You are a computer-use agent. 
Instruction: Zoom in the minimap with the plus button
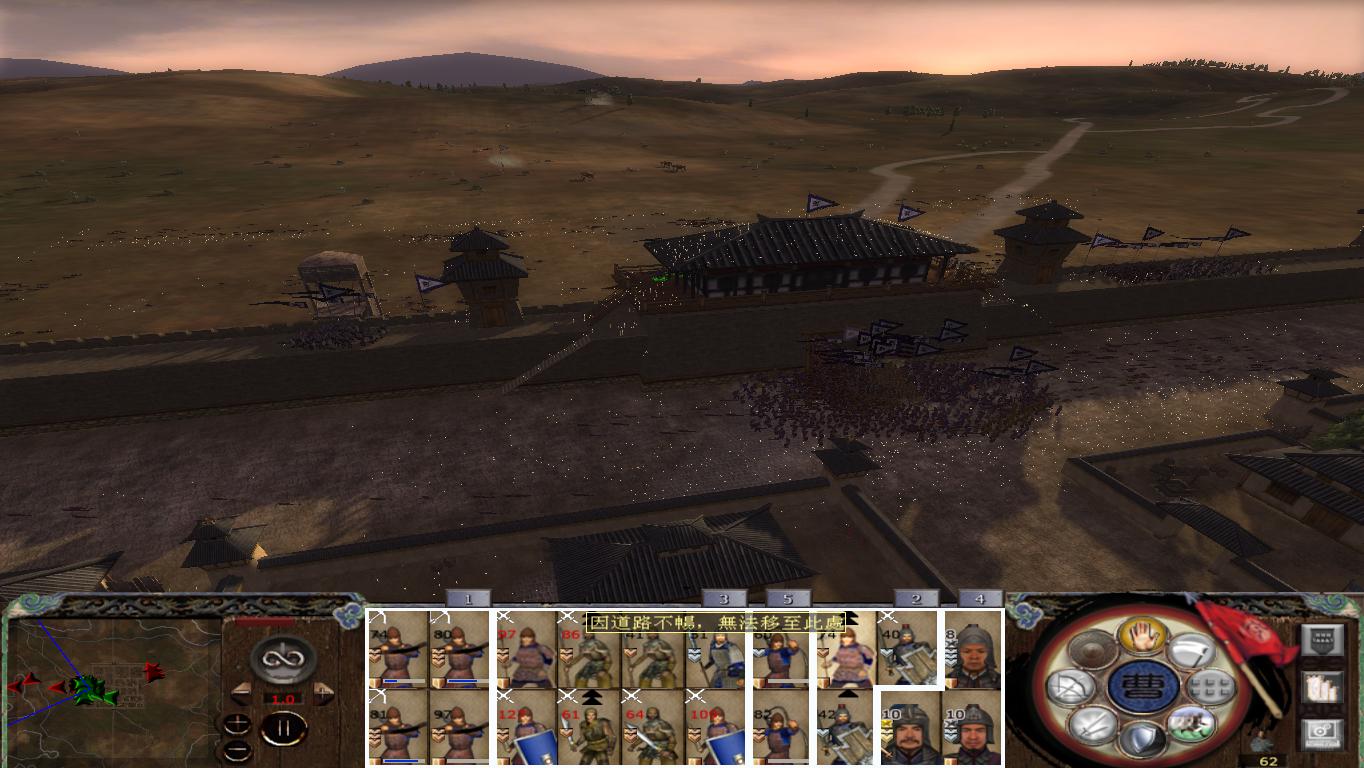pos(238,723)
